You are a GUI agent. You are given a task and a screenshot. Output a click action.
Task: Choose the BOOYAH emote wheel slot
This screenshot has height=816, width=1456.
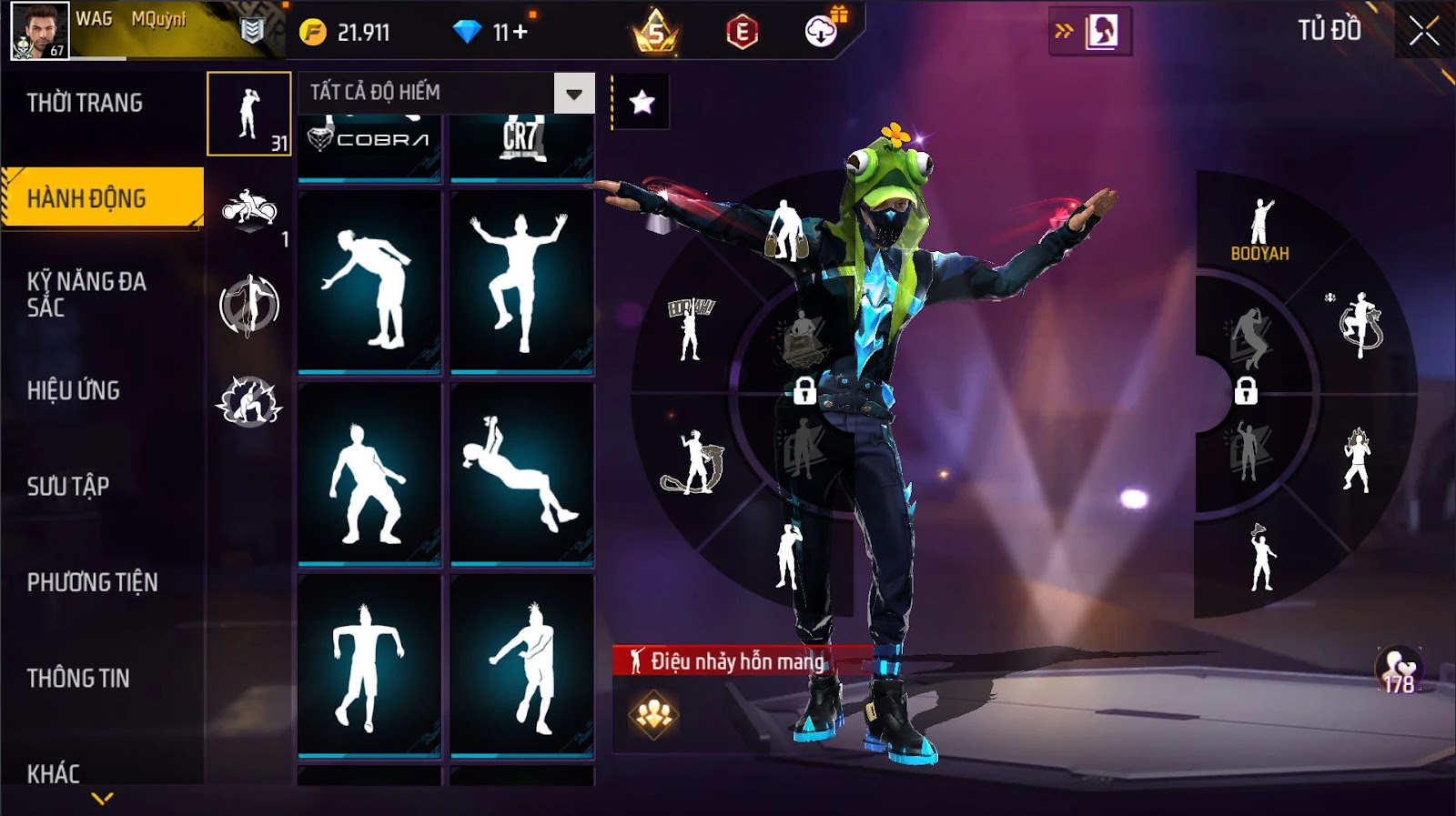[1260, 229]
